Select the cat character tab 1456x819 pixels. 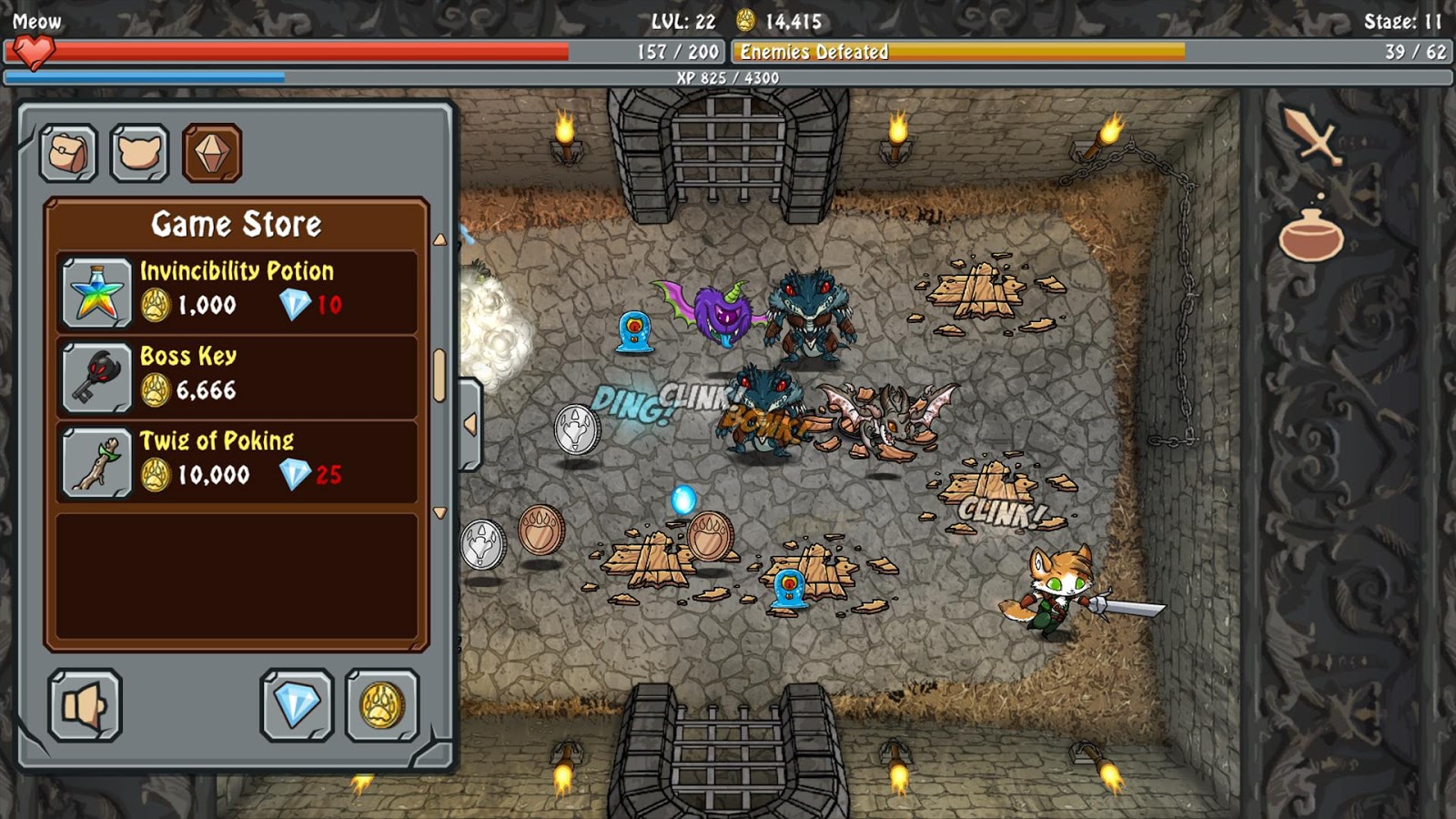pos(138,152)
